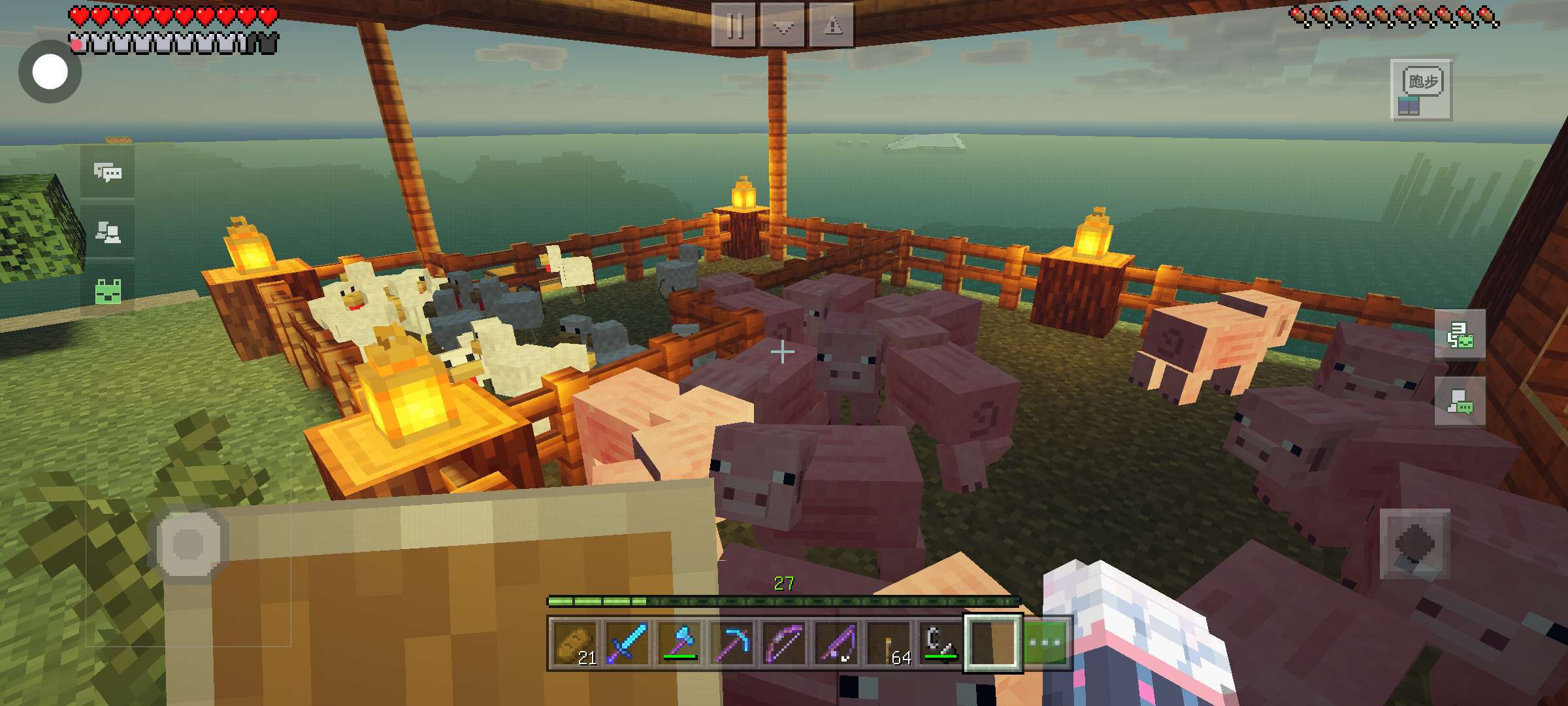Tap the jump button

point(1414,544)
